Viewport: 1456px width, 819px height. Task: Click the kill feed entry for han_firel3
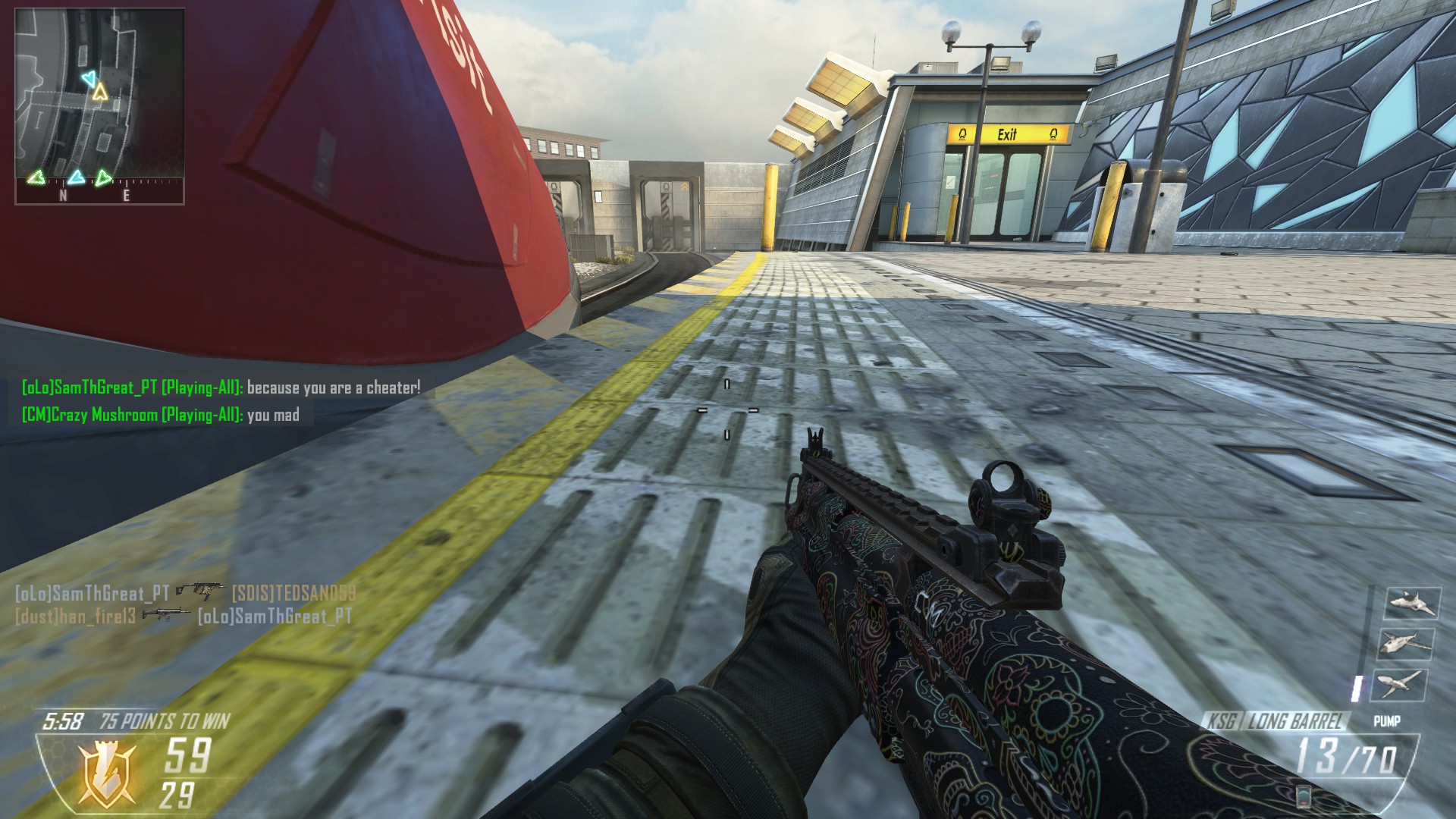point(184,616)
